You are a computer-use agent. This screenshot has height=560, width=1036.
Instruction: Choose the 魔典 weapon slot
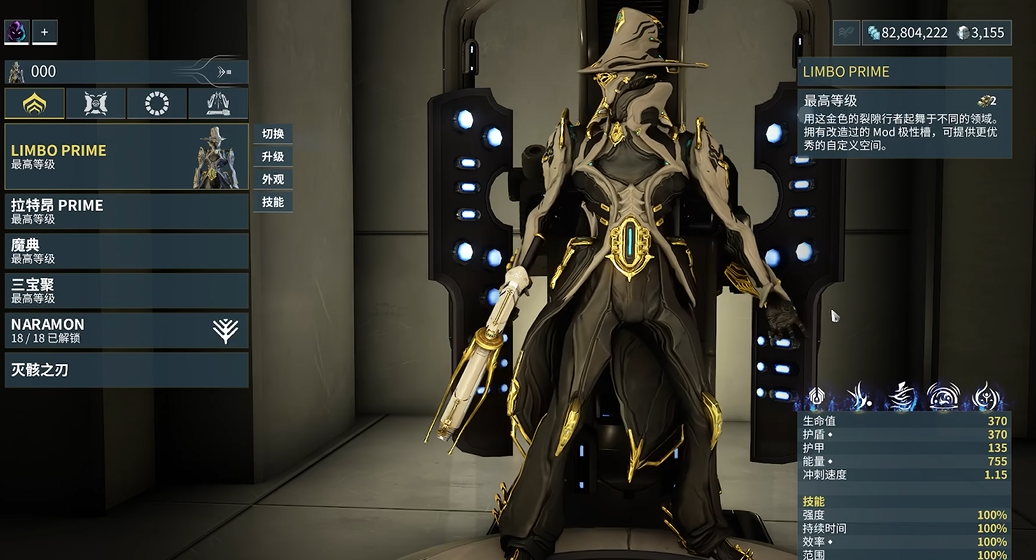click(x=126, y=251)
